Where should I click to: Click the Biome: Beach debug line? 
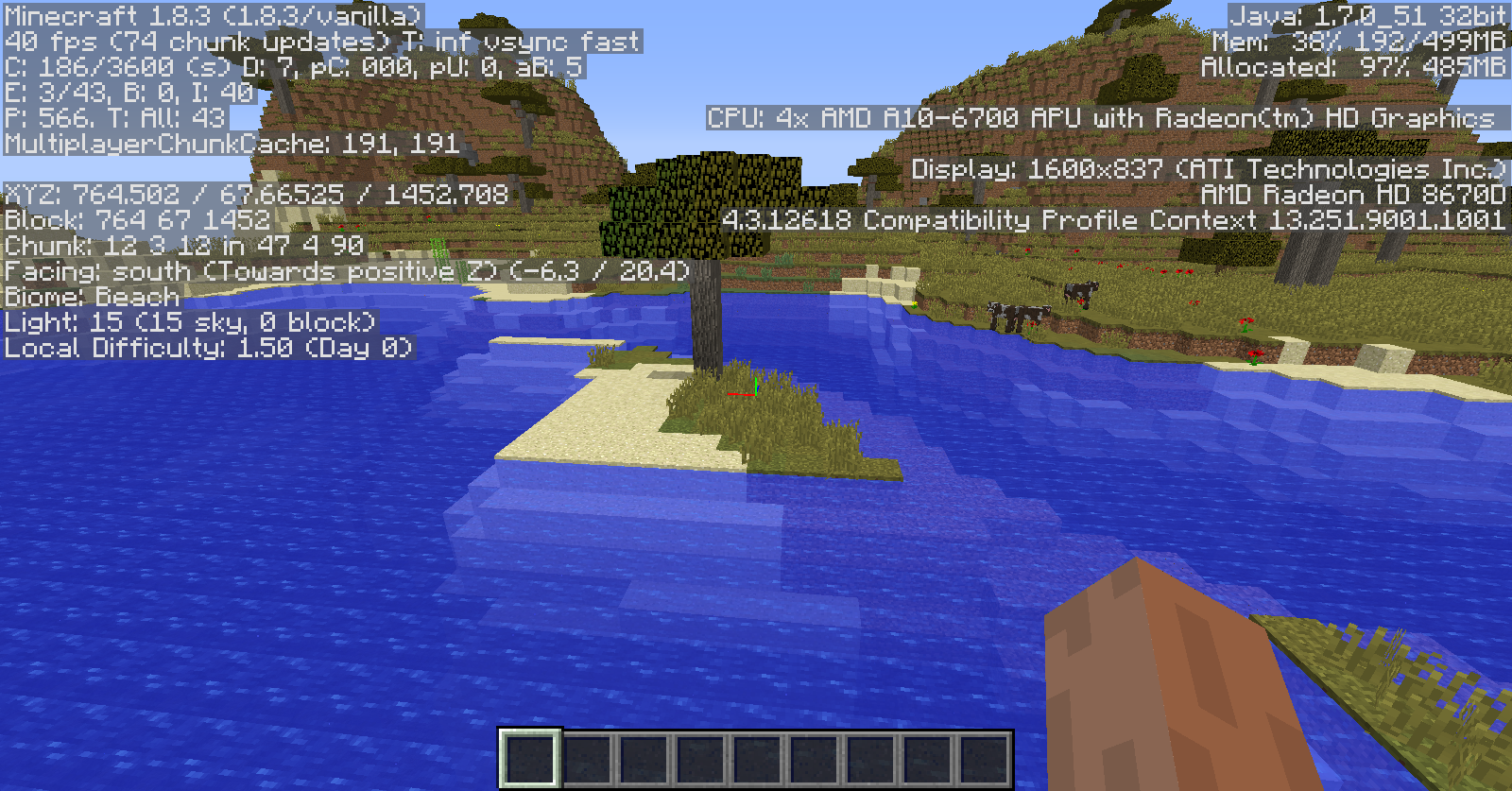[x=90, y=296]
